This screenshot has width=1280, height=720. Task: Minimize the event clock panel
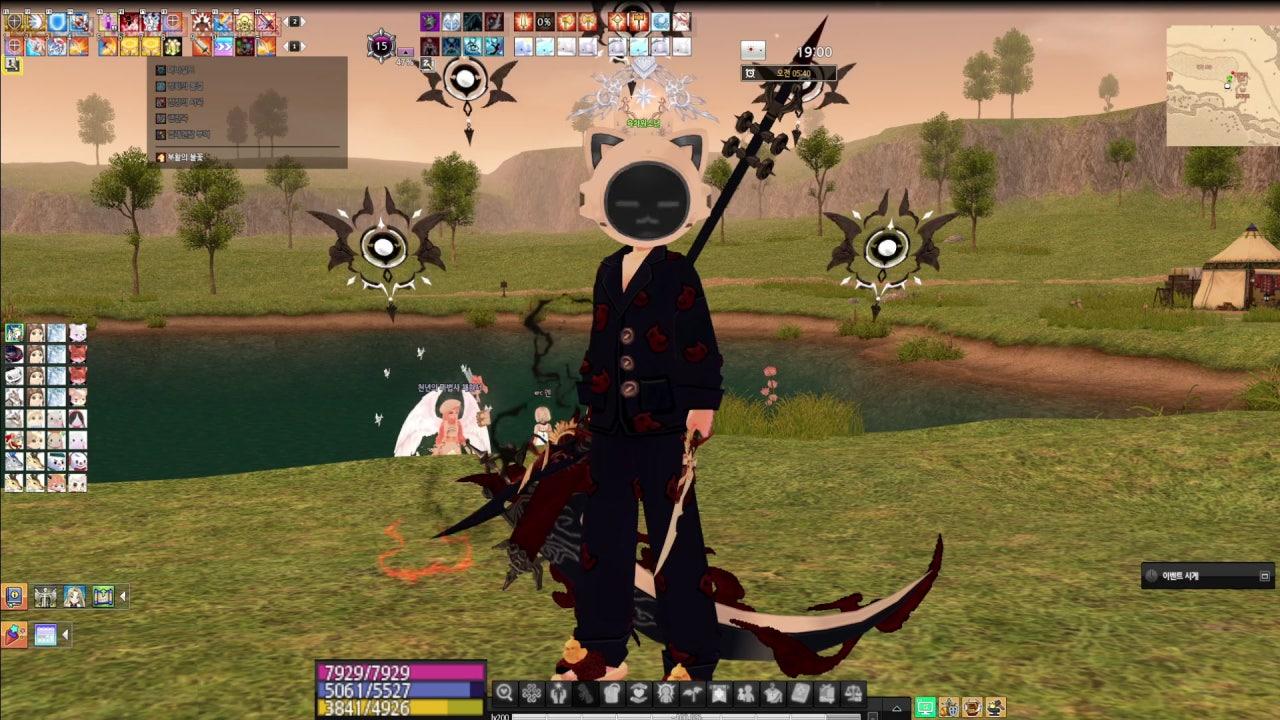[x=1264, y=576]
